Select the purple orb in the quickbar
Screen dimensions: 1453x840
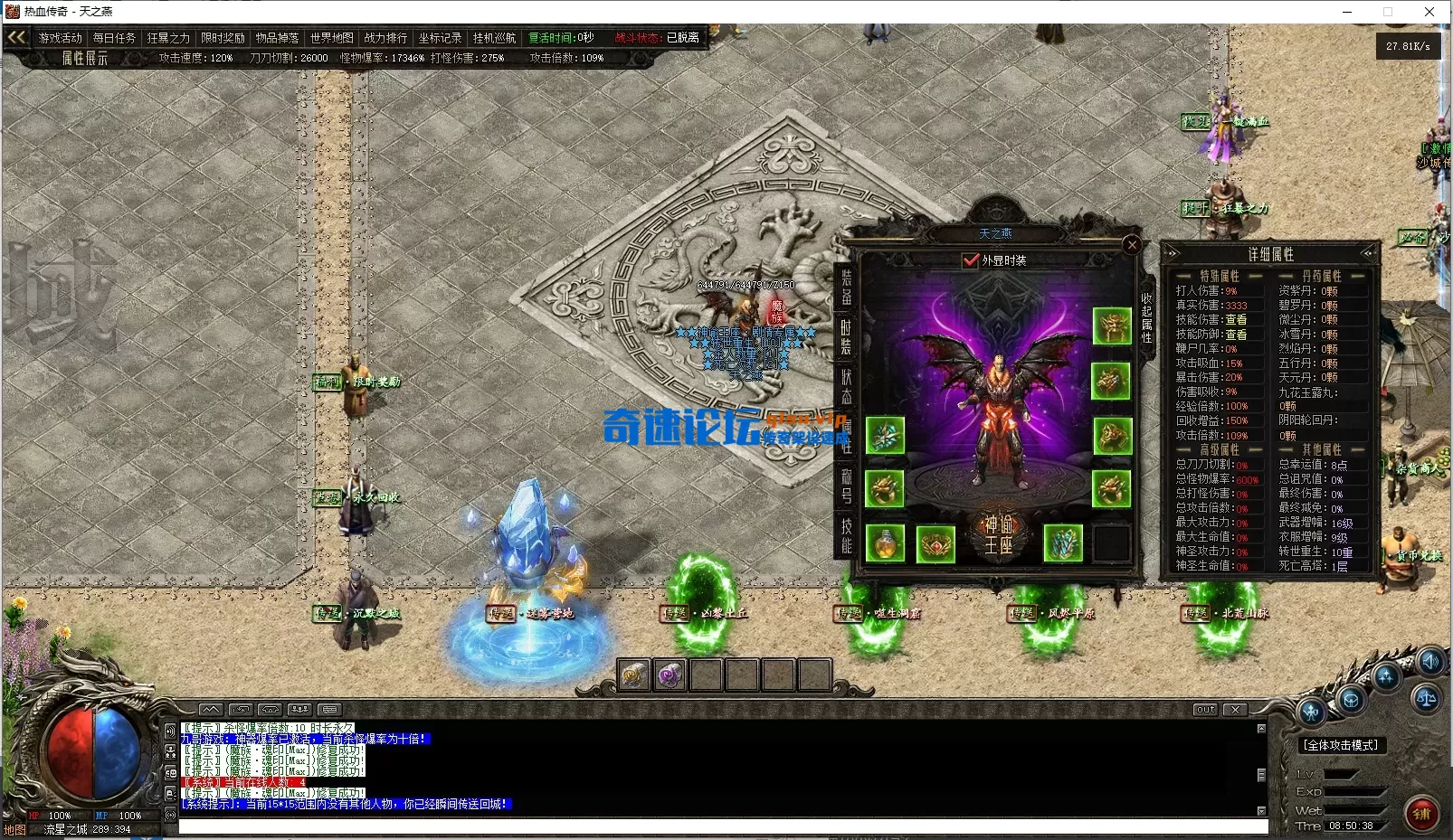click(x=670, y=676)
